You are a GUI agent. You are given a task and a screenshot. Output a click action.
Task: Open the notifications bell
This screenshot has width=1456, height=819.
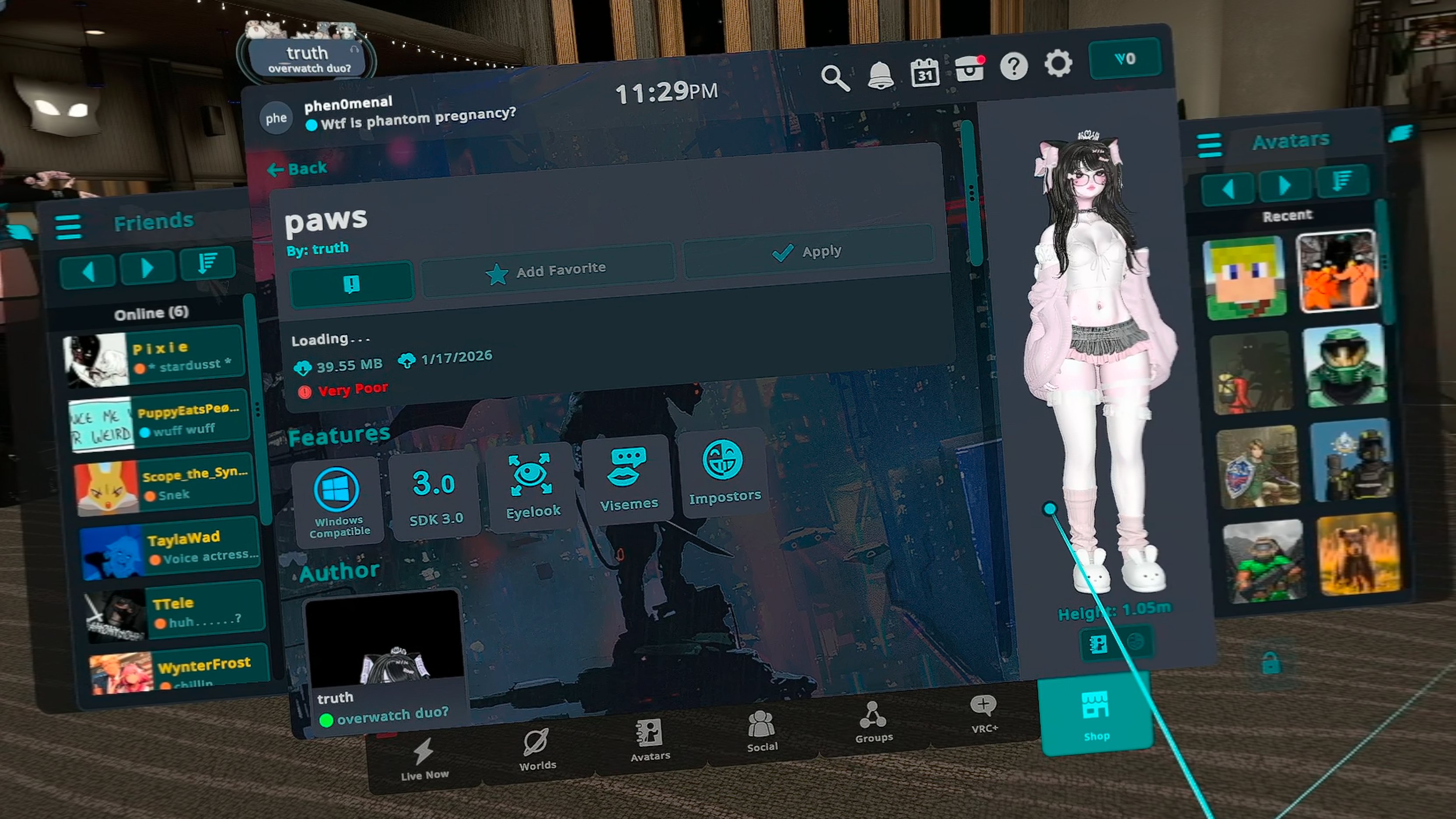coord(879,75)
